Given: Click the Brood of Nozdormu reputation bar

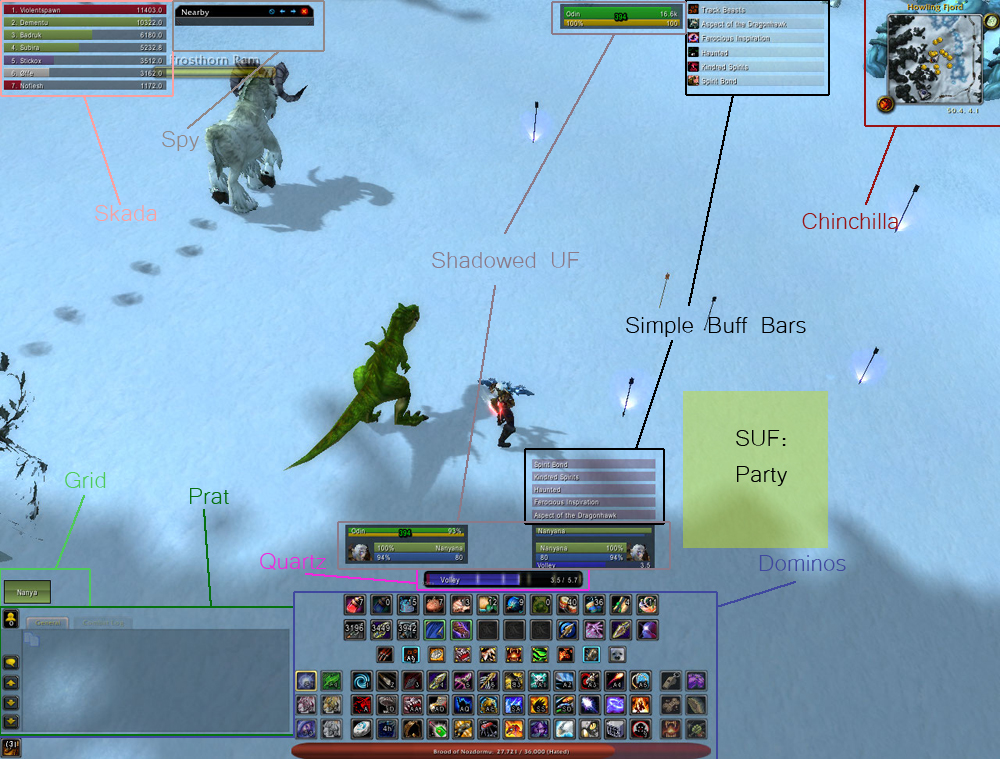Looking at the screenshot, I should coord(501,749).
